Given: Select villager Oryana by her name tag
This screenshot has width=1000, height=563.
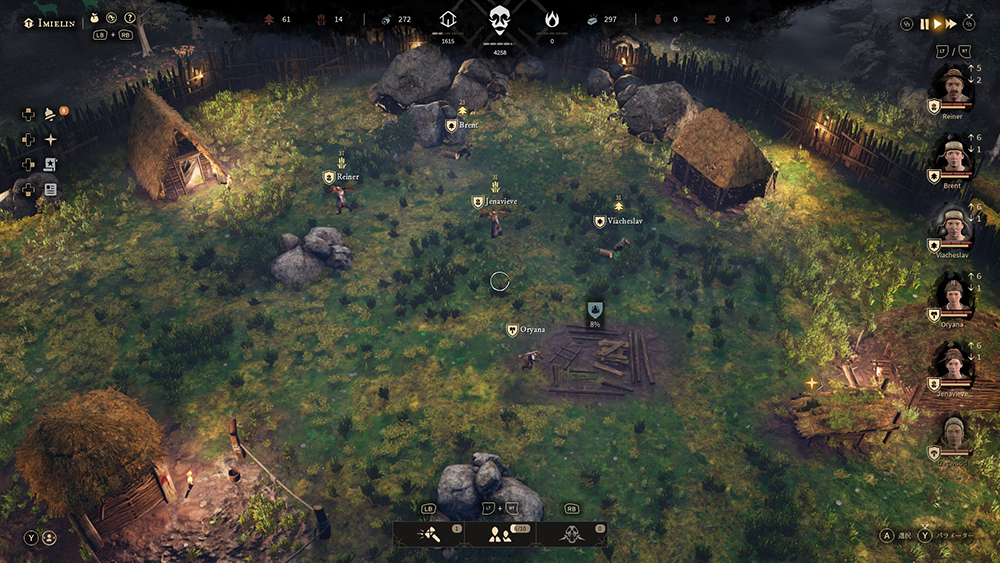Looking at the screenshot, I should pyautogui.click(x=532, y=330).
